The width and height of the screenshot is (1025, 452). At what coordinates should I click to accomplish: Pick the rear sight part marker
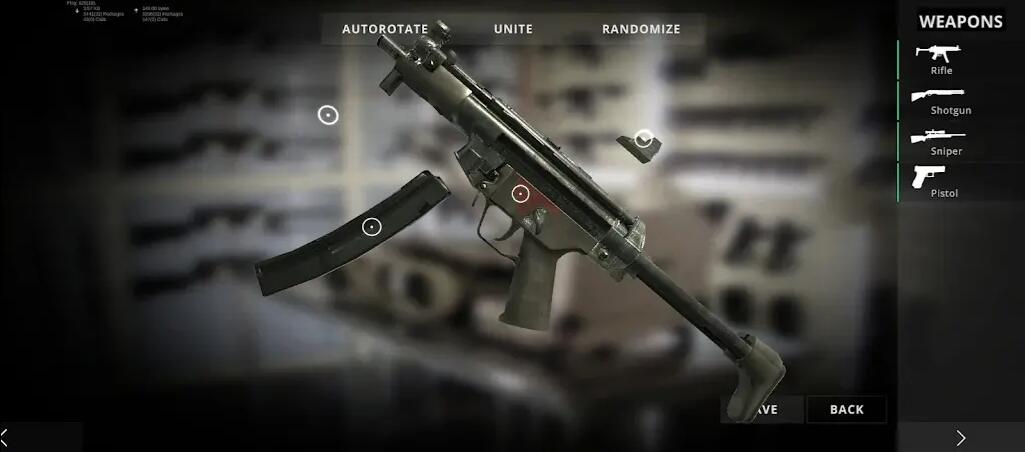pyautogui.click(x=644, y=138)
